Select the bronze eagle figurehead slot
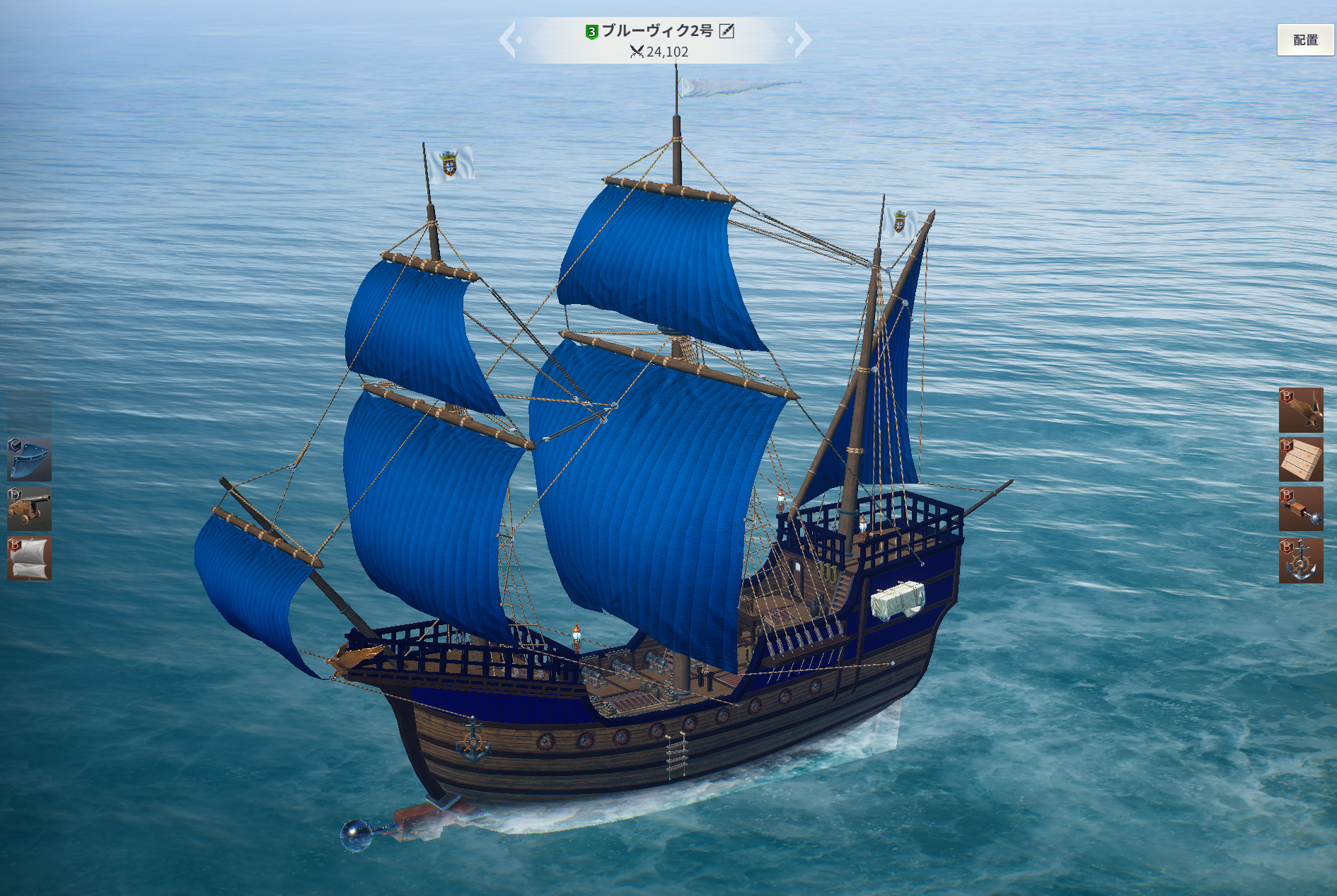Viewport: 1337px width, 896px height. tap(1300, 410)
